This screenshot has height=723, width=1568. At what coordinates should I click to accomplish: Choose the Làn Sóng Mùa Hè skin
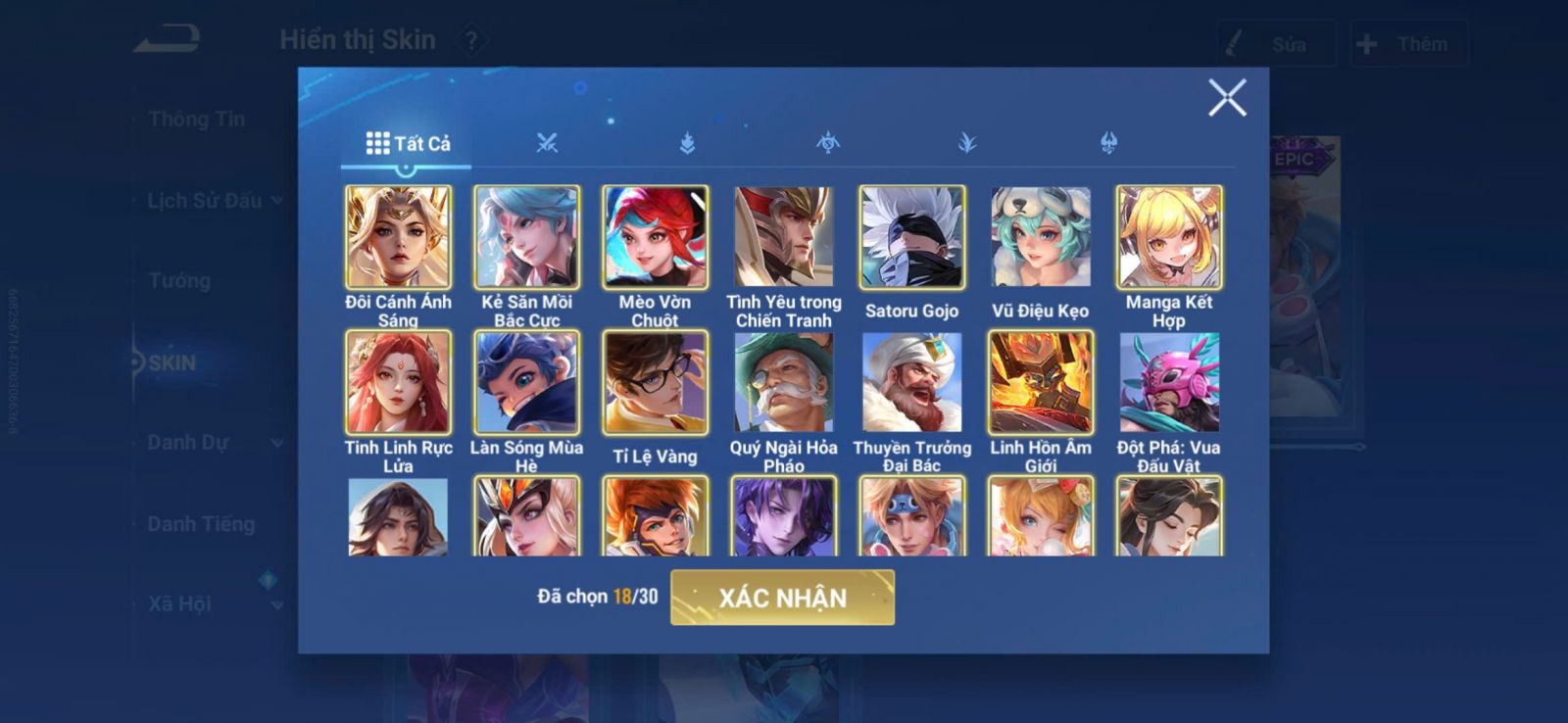(527, 382)
